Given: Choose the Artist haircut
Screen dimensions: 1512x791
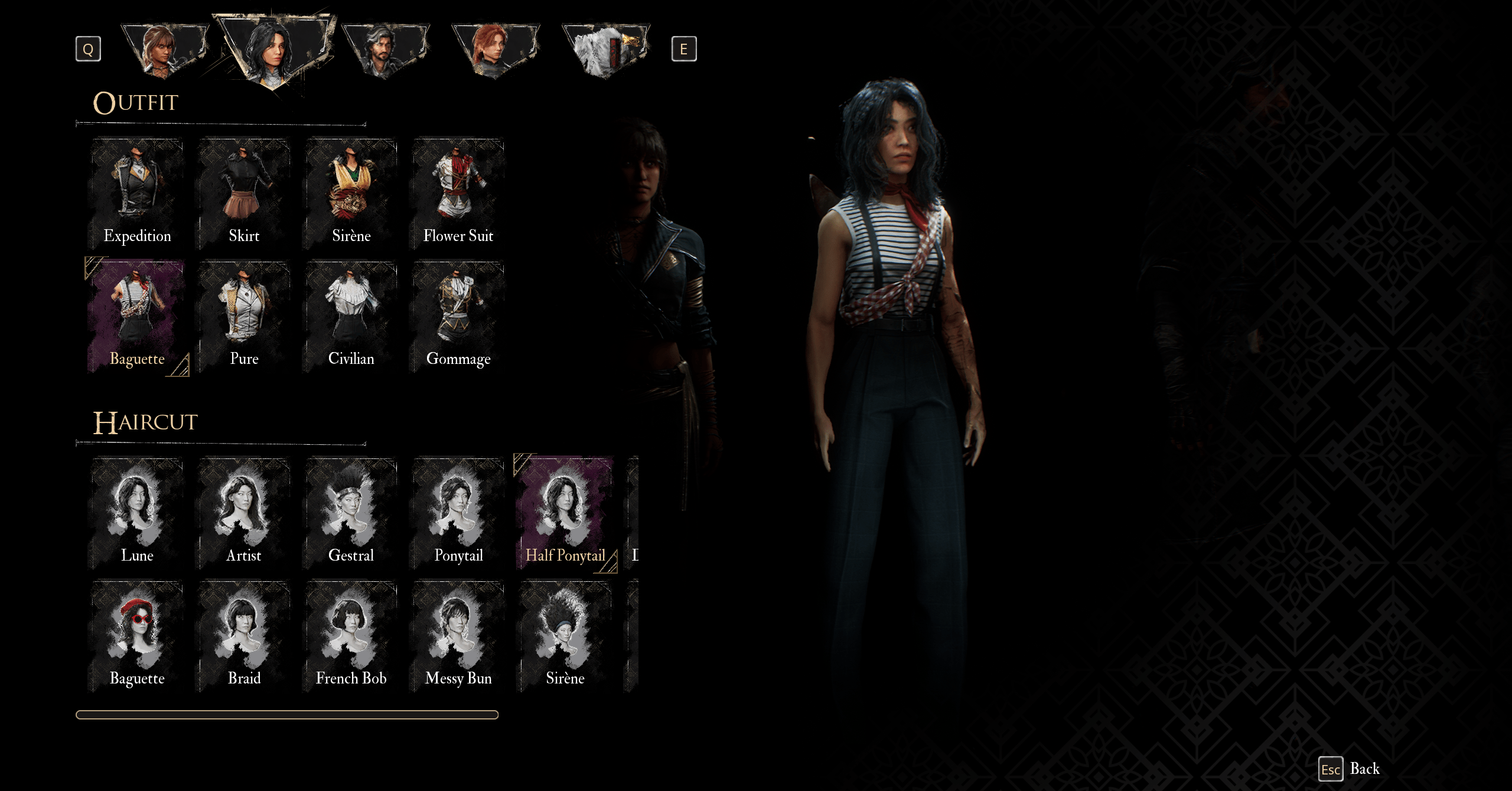Looking at the screenshot, I should 244,513.
